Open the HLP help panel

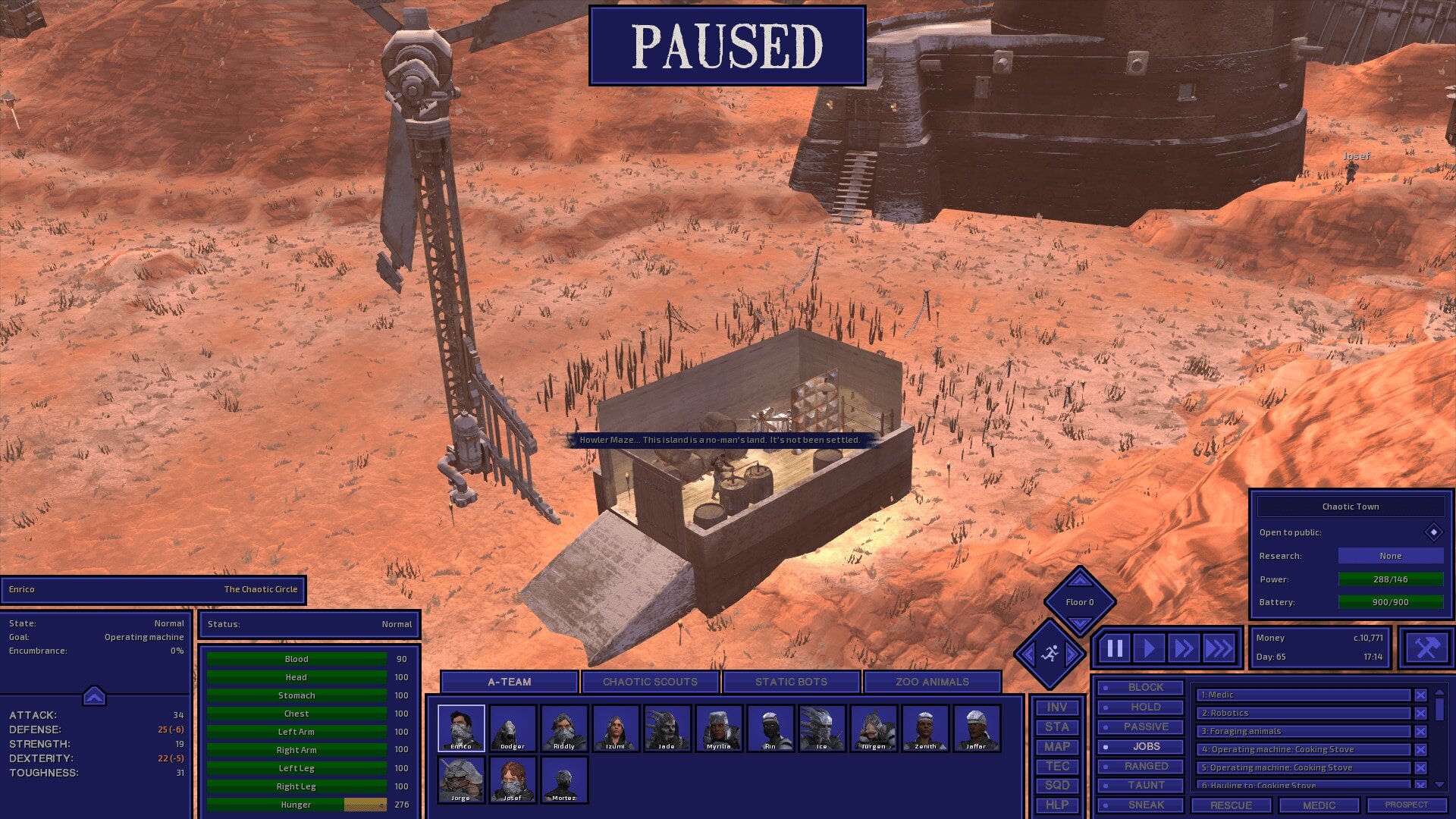point(1057,805)
